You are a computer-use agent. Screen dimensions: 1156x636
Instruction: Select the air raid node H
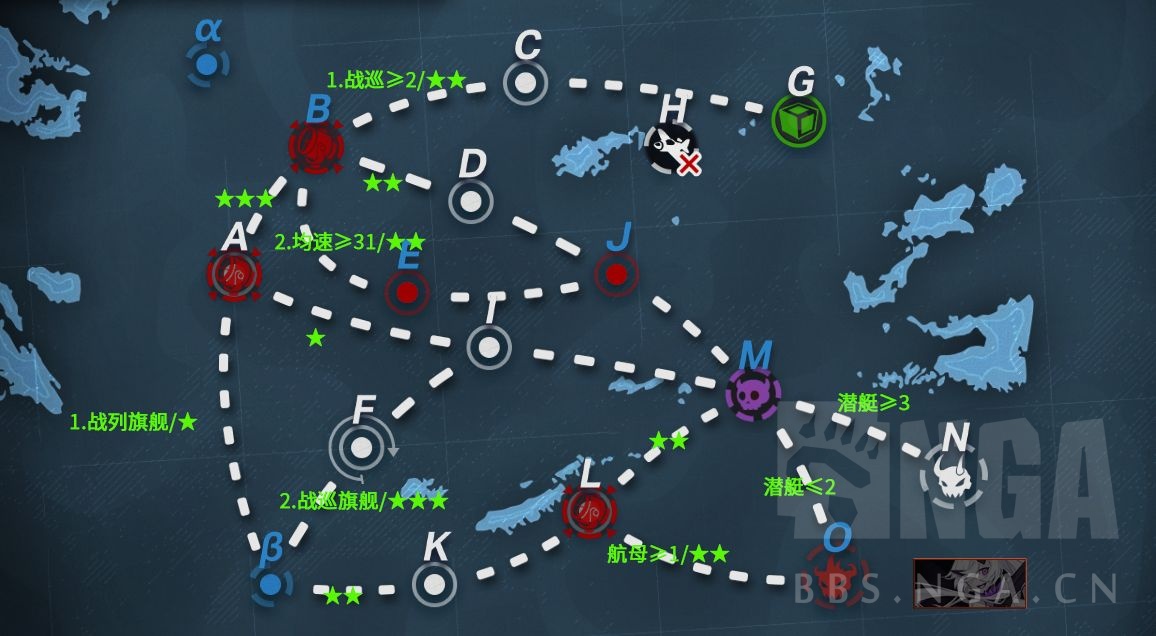(x=670, y=147)
